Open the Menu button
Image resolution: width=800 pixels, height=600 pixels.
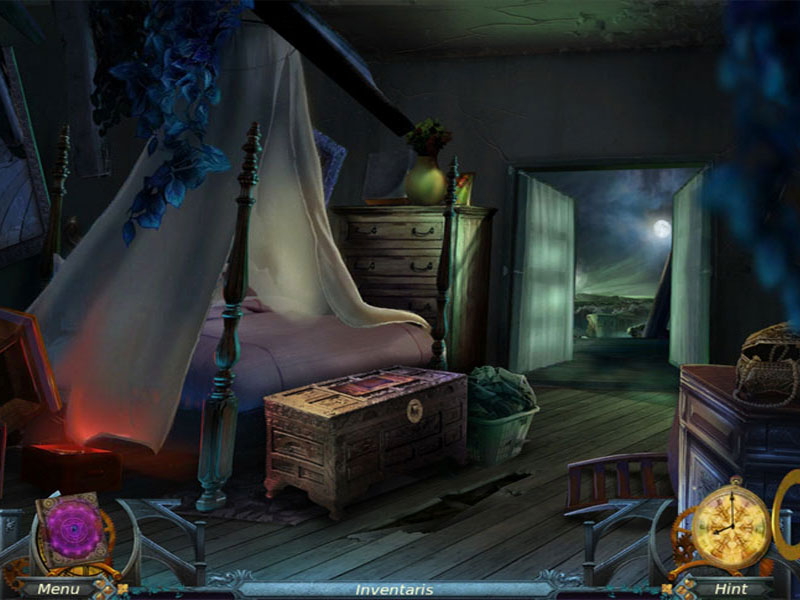coord(58,589)
